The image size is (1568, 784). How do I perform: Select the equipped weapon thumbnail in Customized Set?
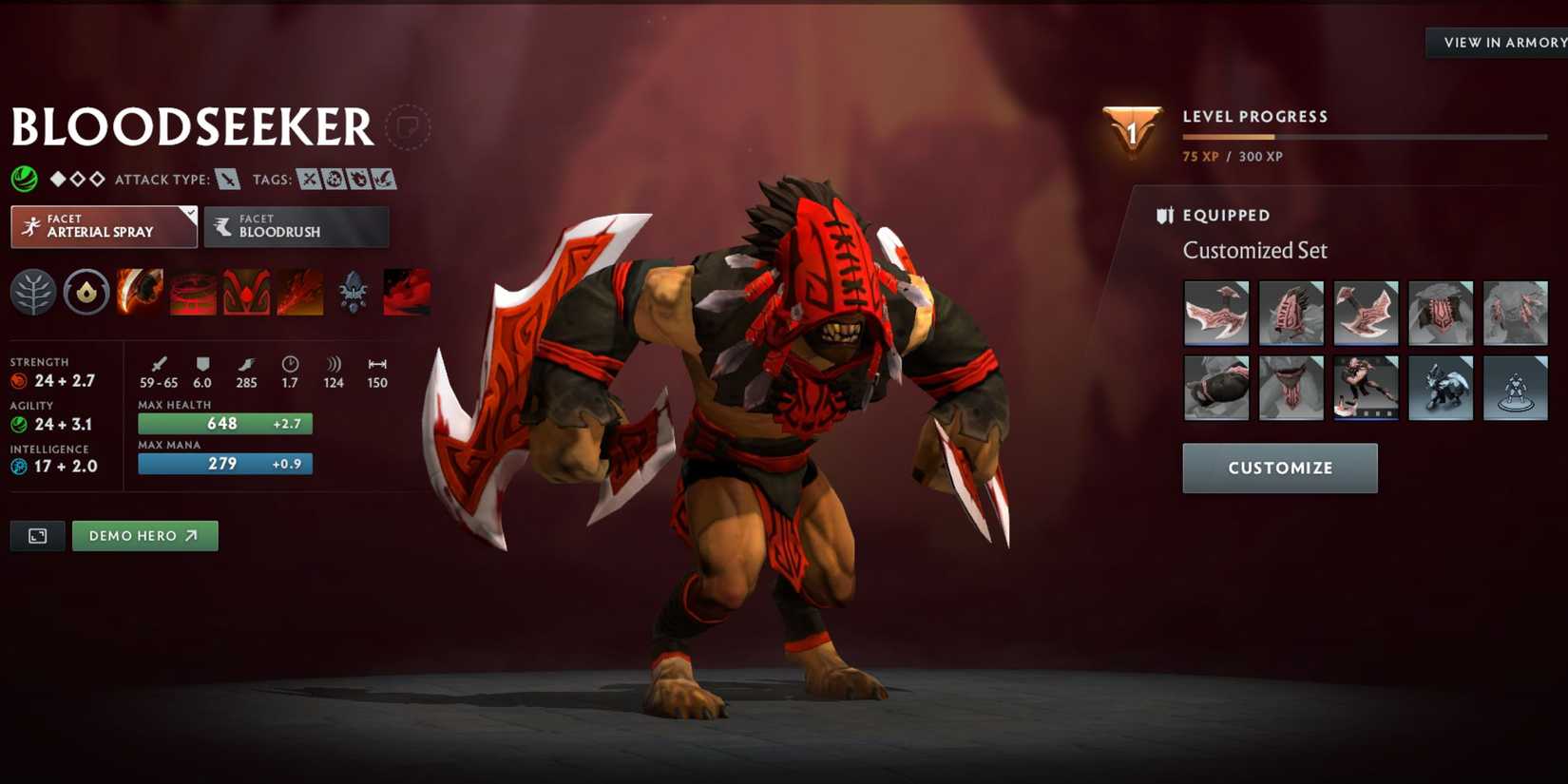click(x=1216, y=313)
